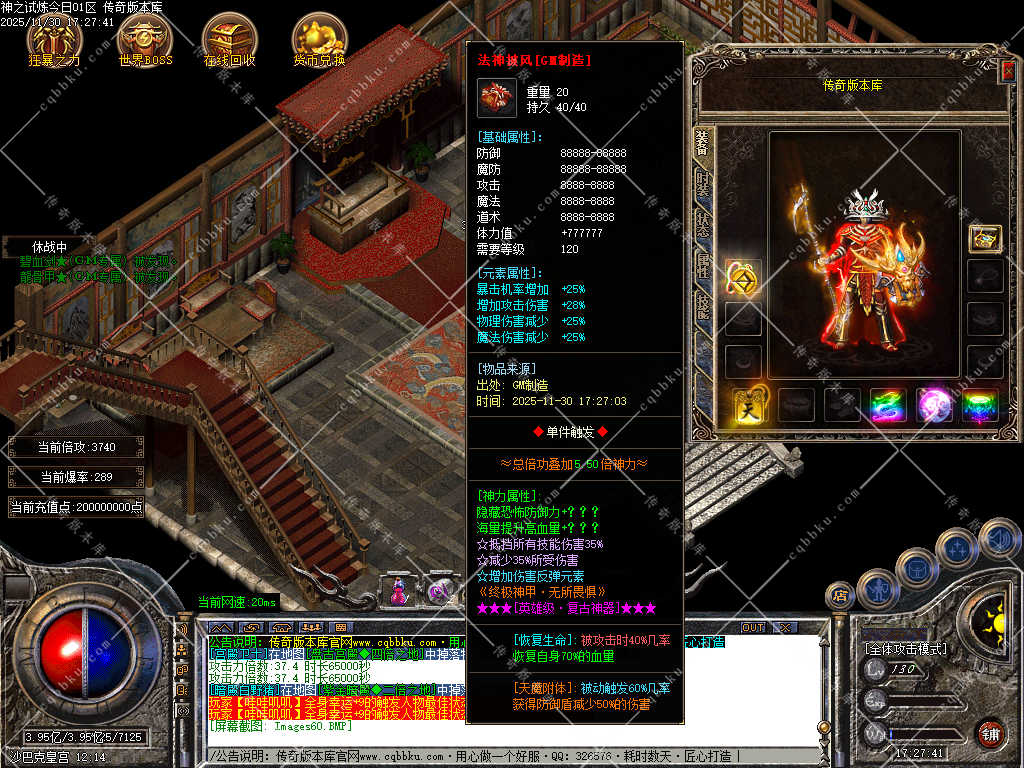Switch to the 时装 fashion tab
The image size is (1024, 768).
tap(702, 187)
